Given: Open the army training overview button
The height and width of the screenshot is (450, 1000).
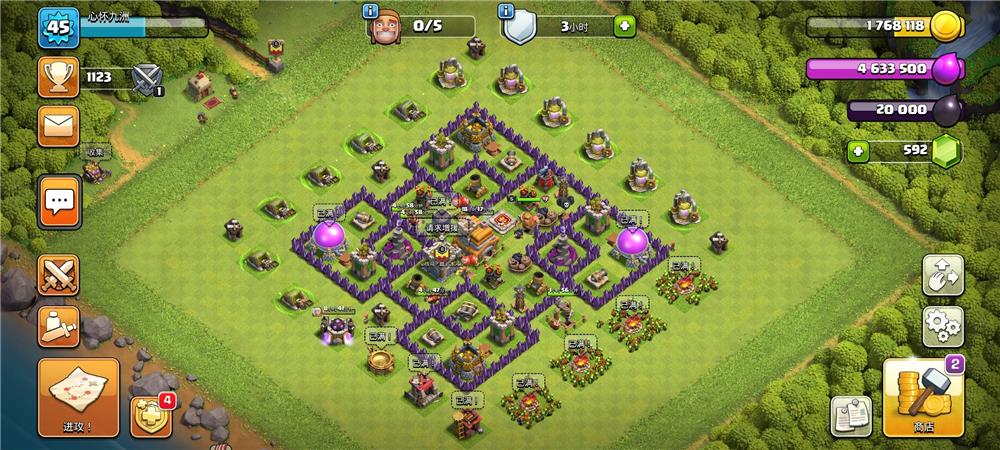Looking at the screenshot, I should 58,323.
